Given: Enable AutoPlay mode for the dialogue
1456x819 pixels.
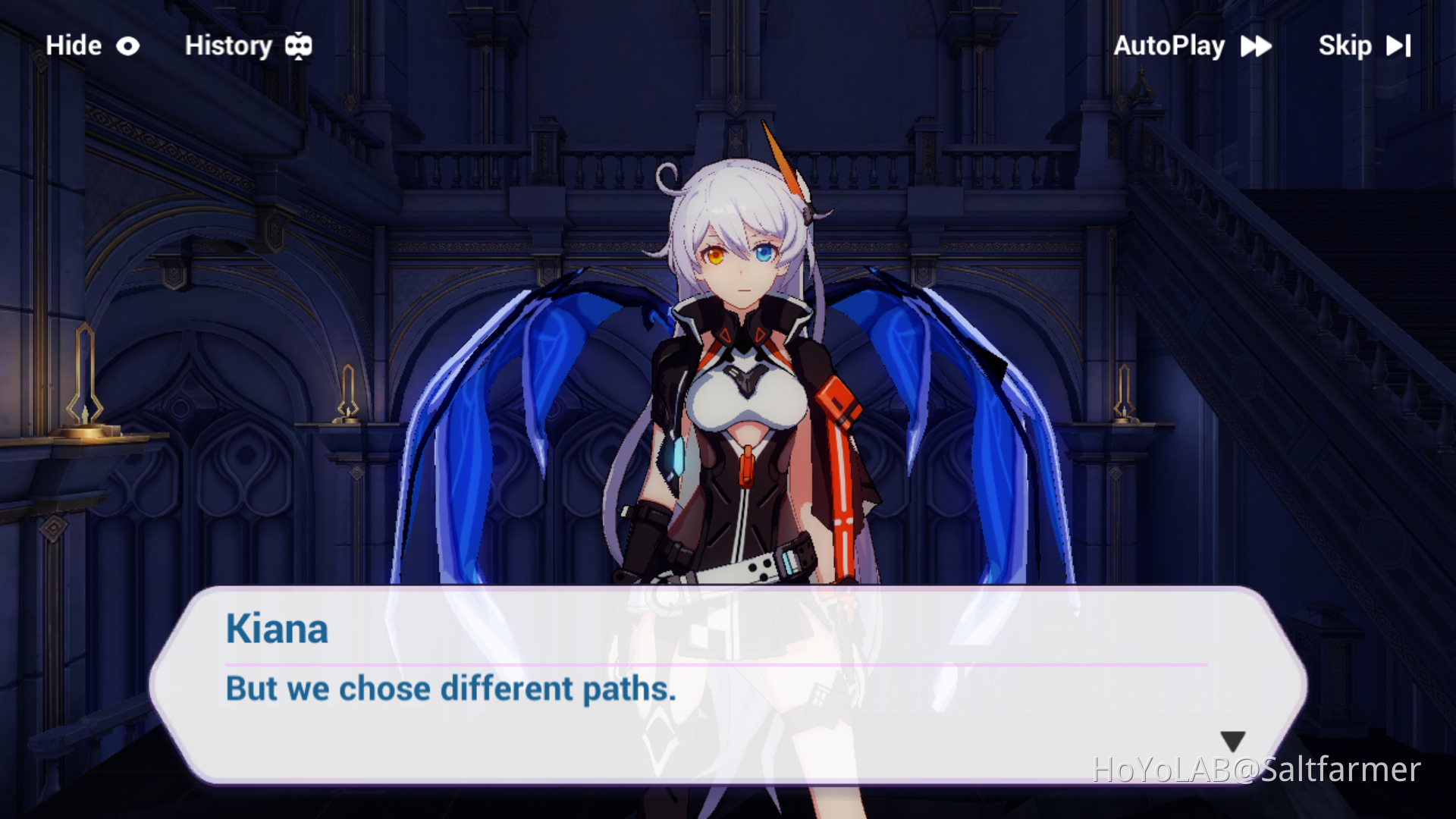Looking at the screenshot, I should click(1169, 45).
